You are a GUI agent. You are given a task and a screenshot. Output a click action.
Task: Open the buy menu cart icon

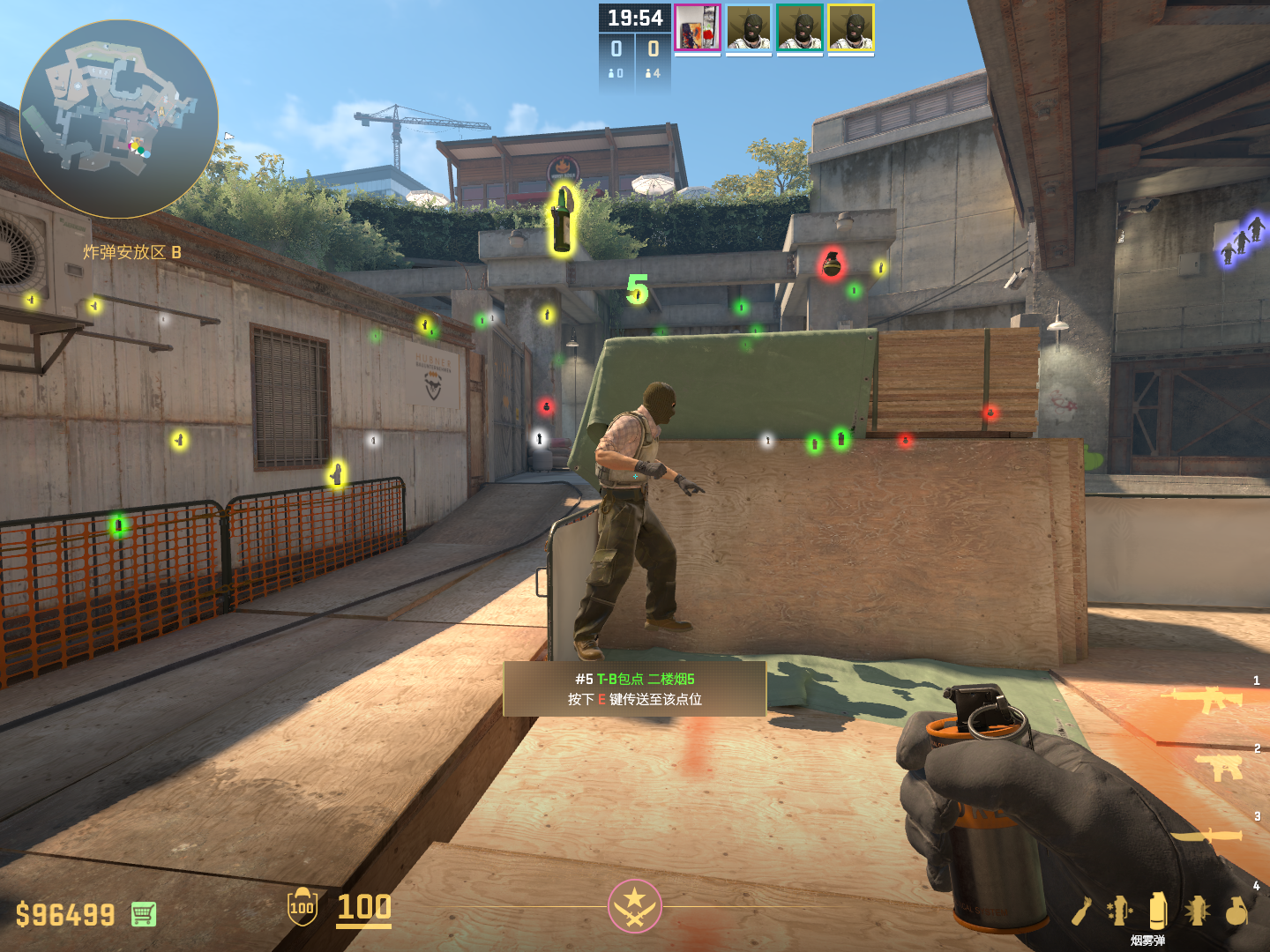144,914
